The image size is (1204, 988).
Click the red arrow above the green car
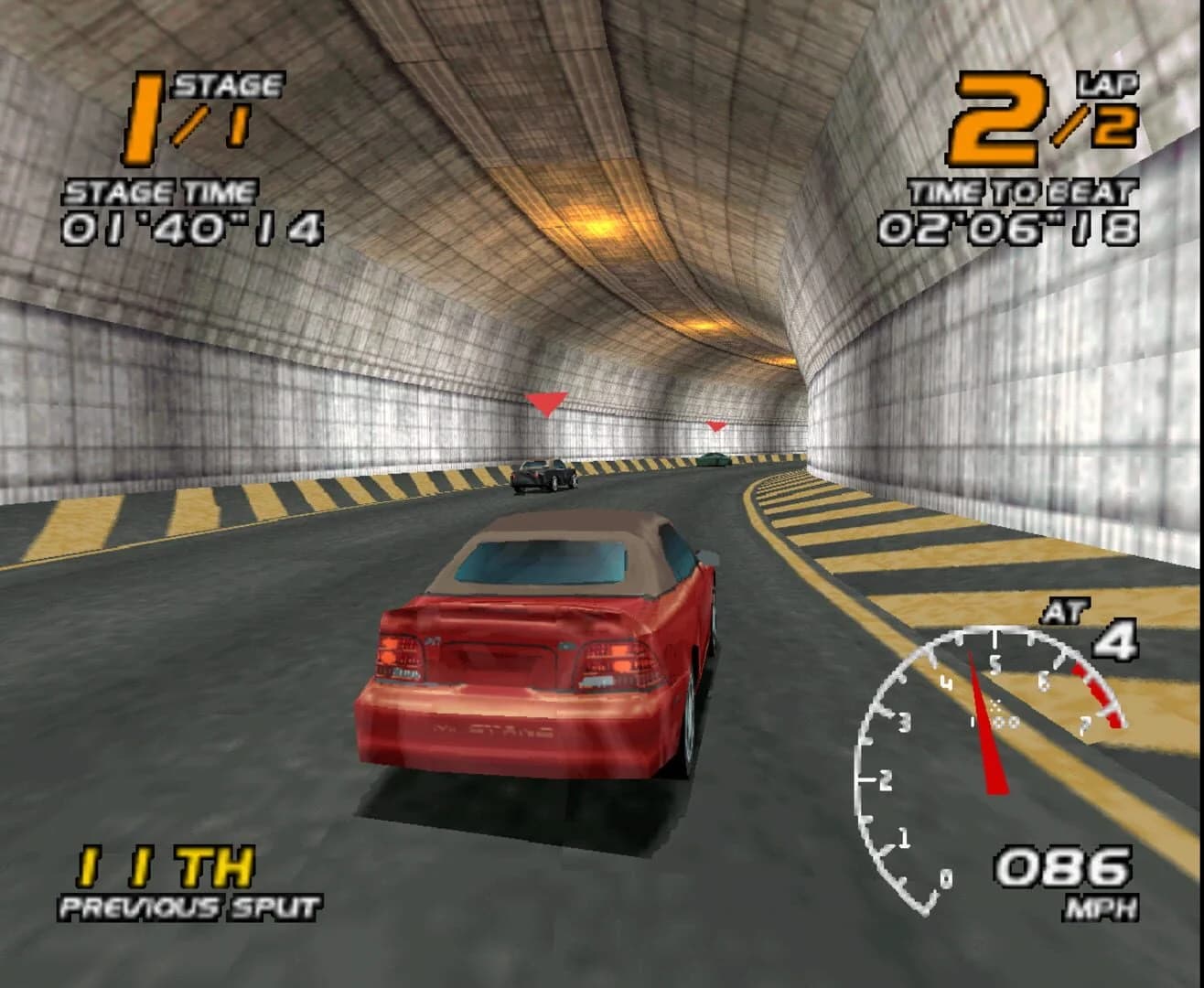(714, 424)
